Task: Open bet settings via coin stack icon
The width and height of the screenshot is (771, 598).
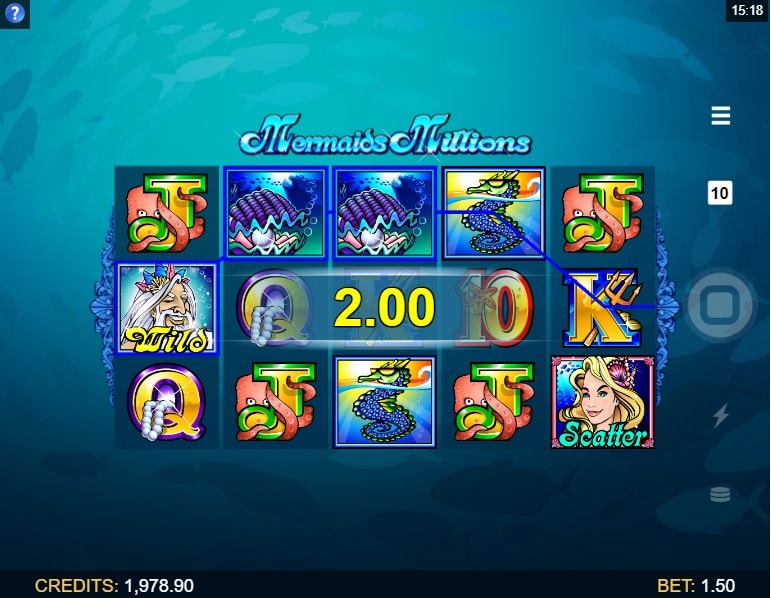Action: click(720, 494)
